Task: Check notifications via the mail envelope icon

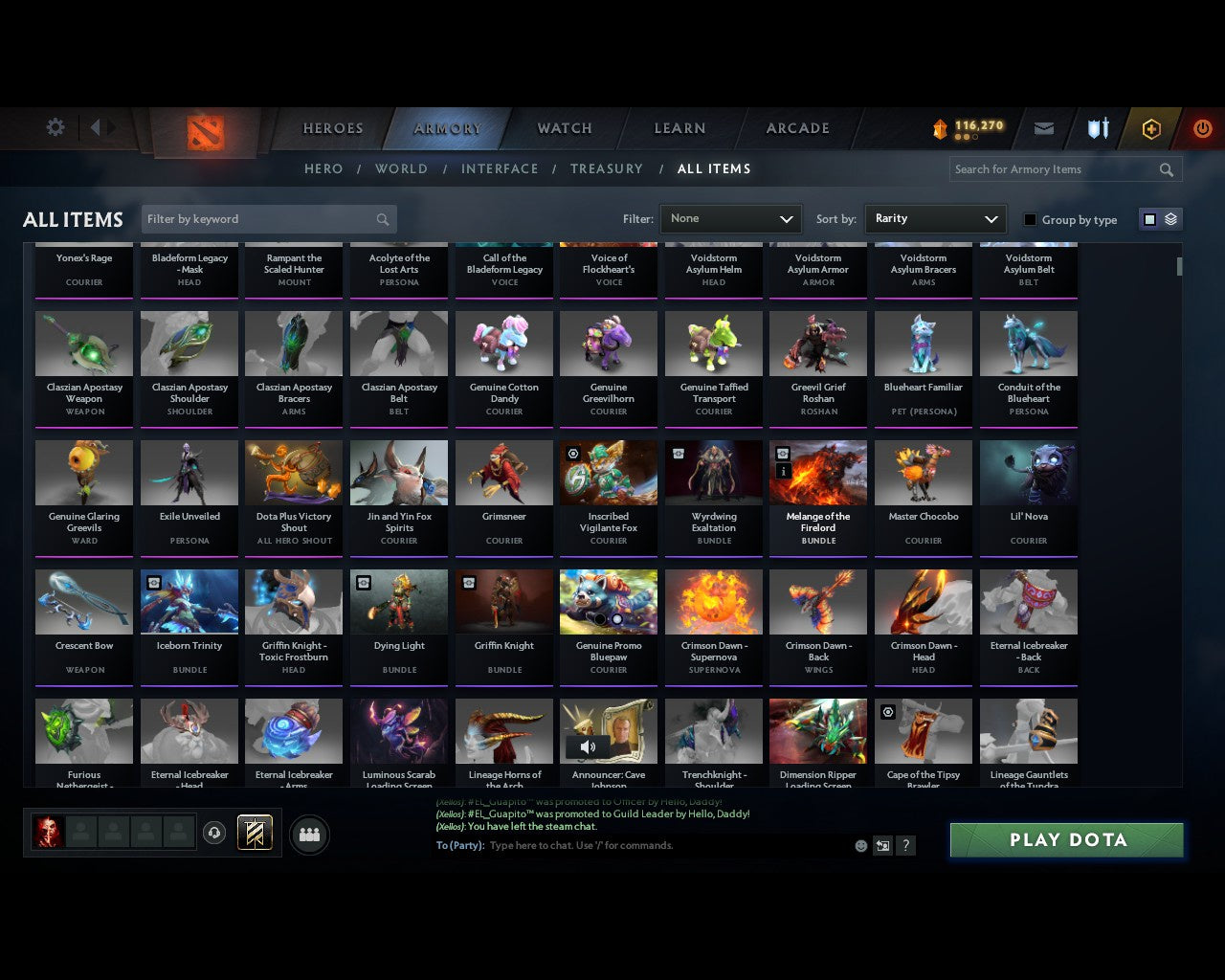Action: [1044, 127]
